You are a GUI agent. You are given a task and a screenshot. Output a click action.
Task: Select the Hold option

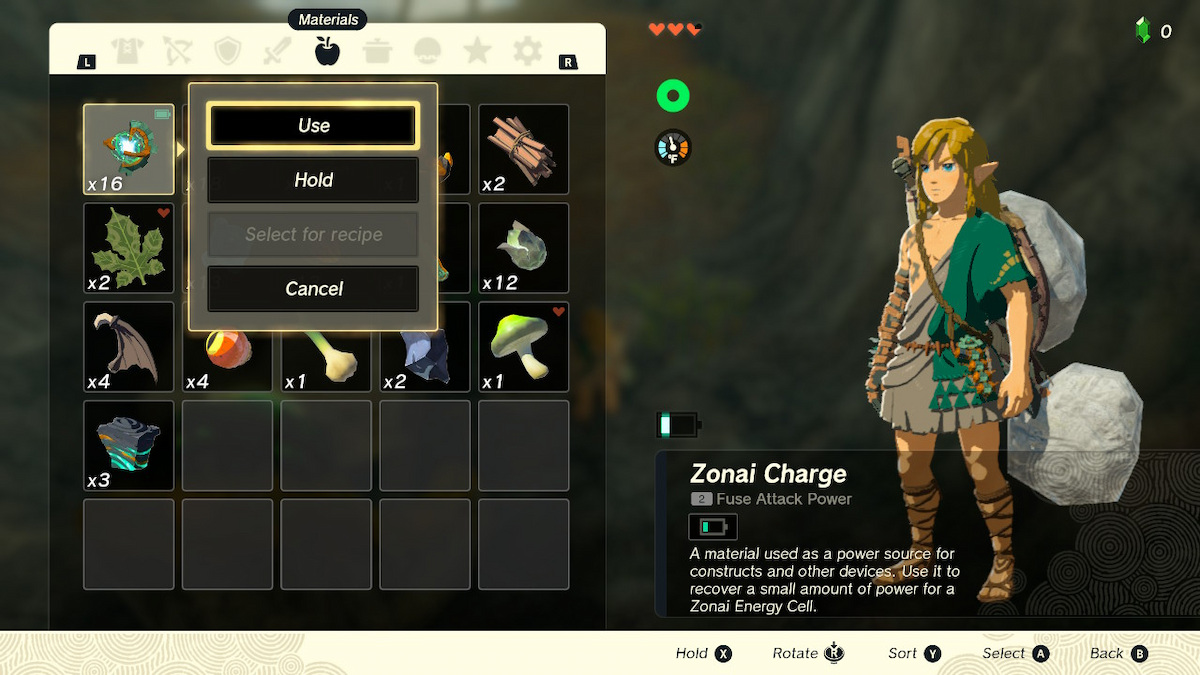pyautogui.click(x=313, y=180)
